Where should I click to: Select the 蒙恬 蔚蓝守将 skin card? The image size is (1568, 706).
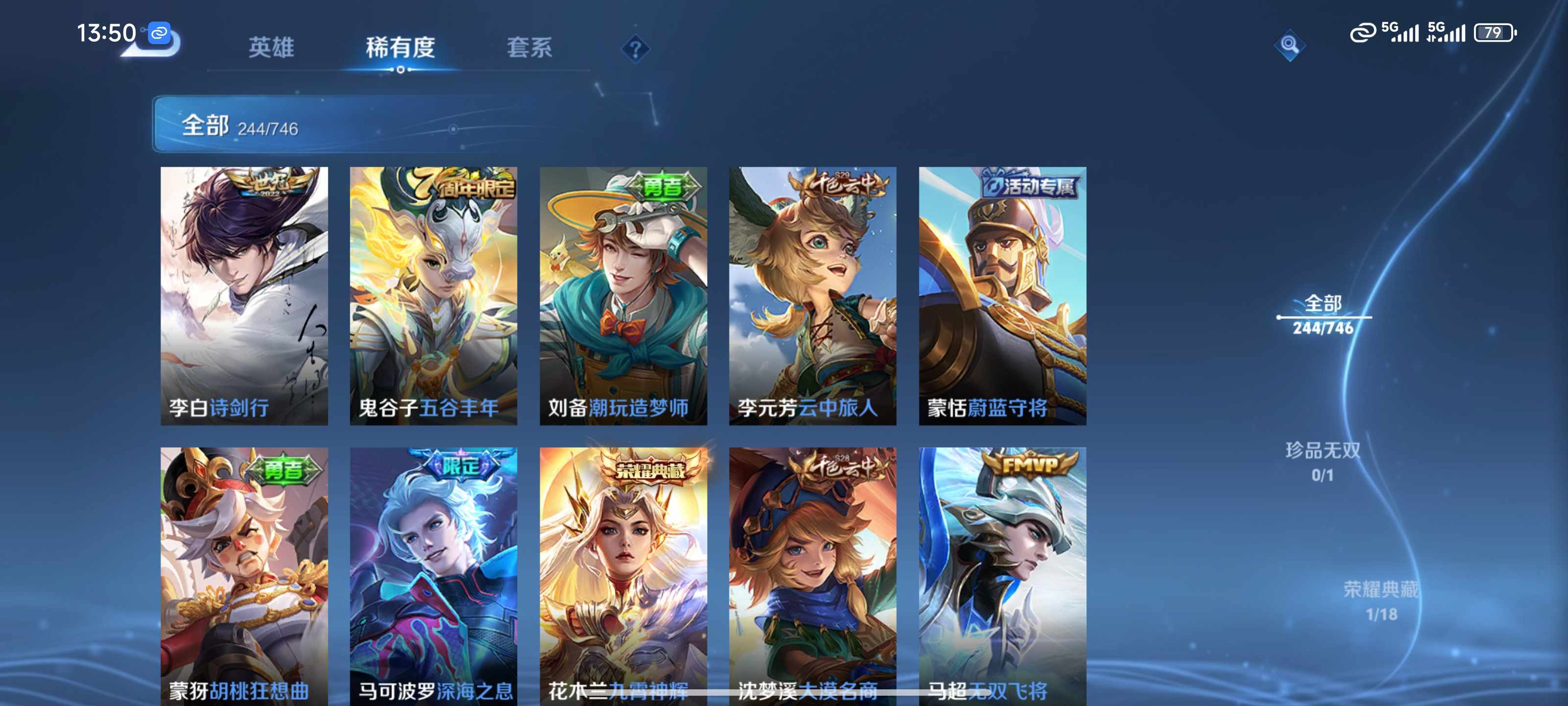1002,296
